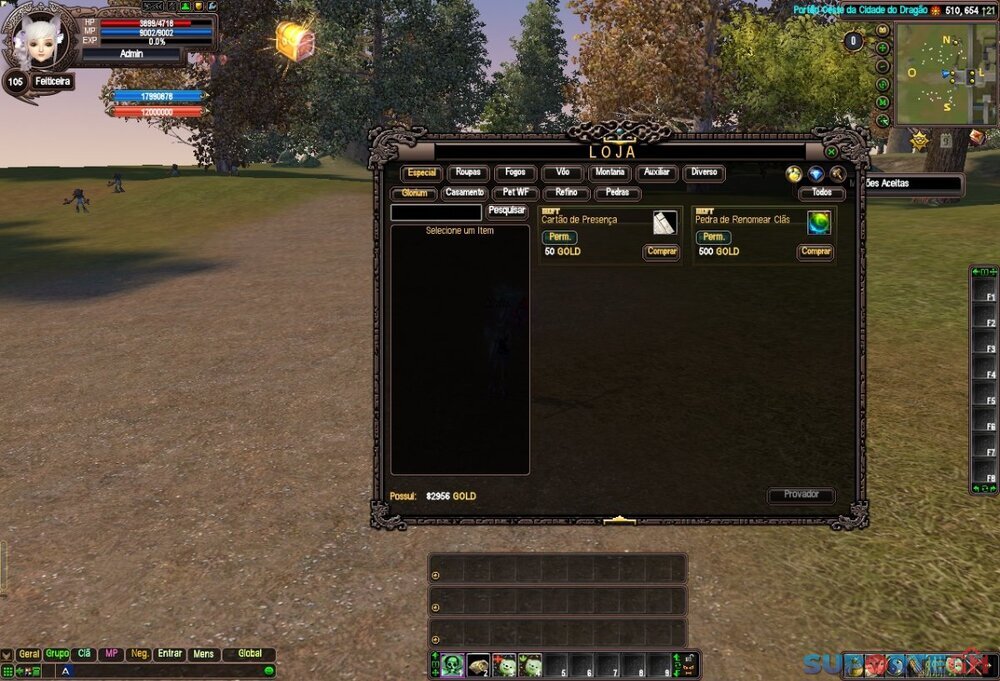Close the Loja shop window
Screen dimensions: 1000x681
[831, 152]
